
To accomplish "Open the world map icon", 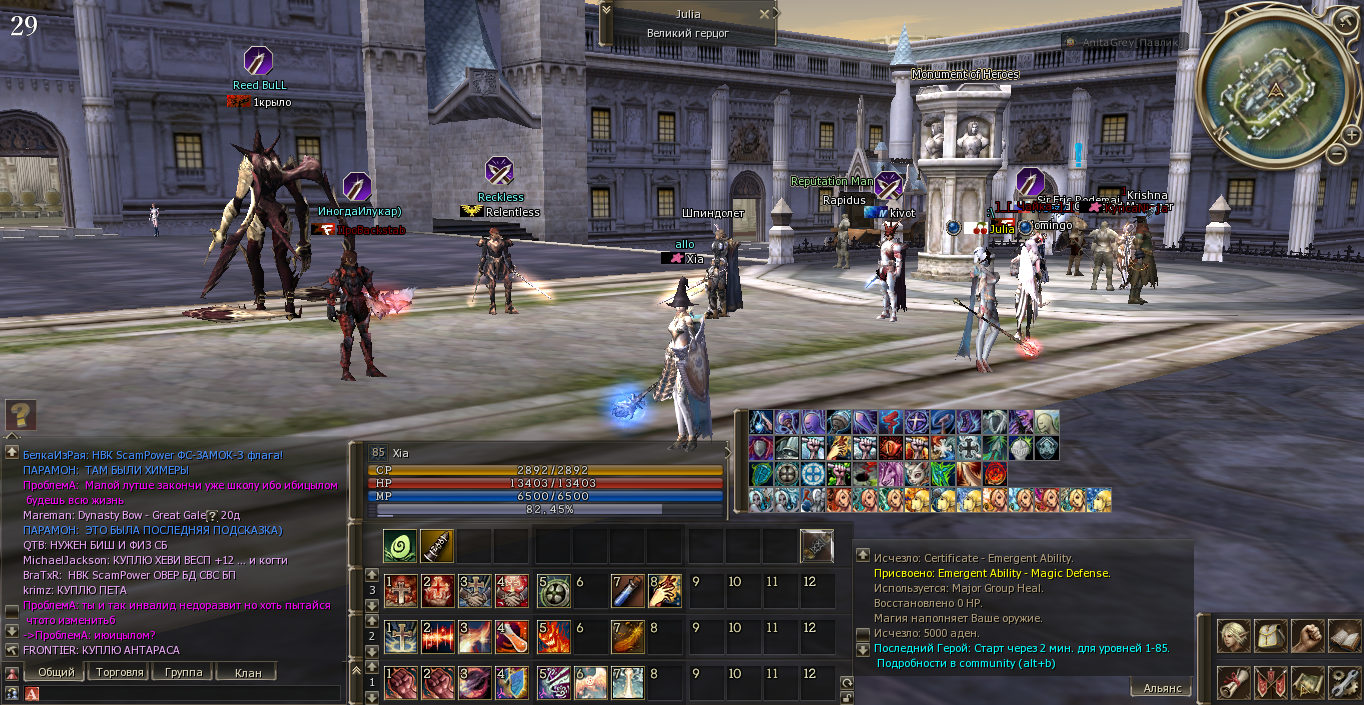I will [x=1307, y=682].
